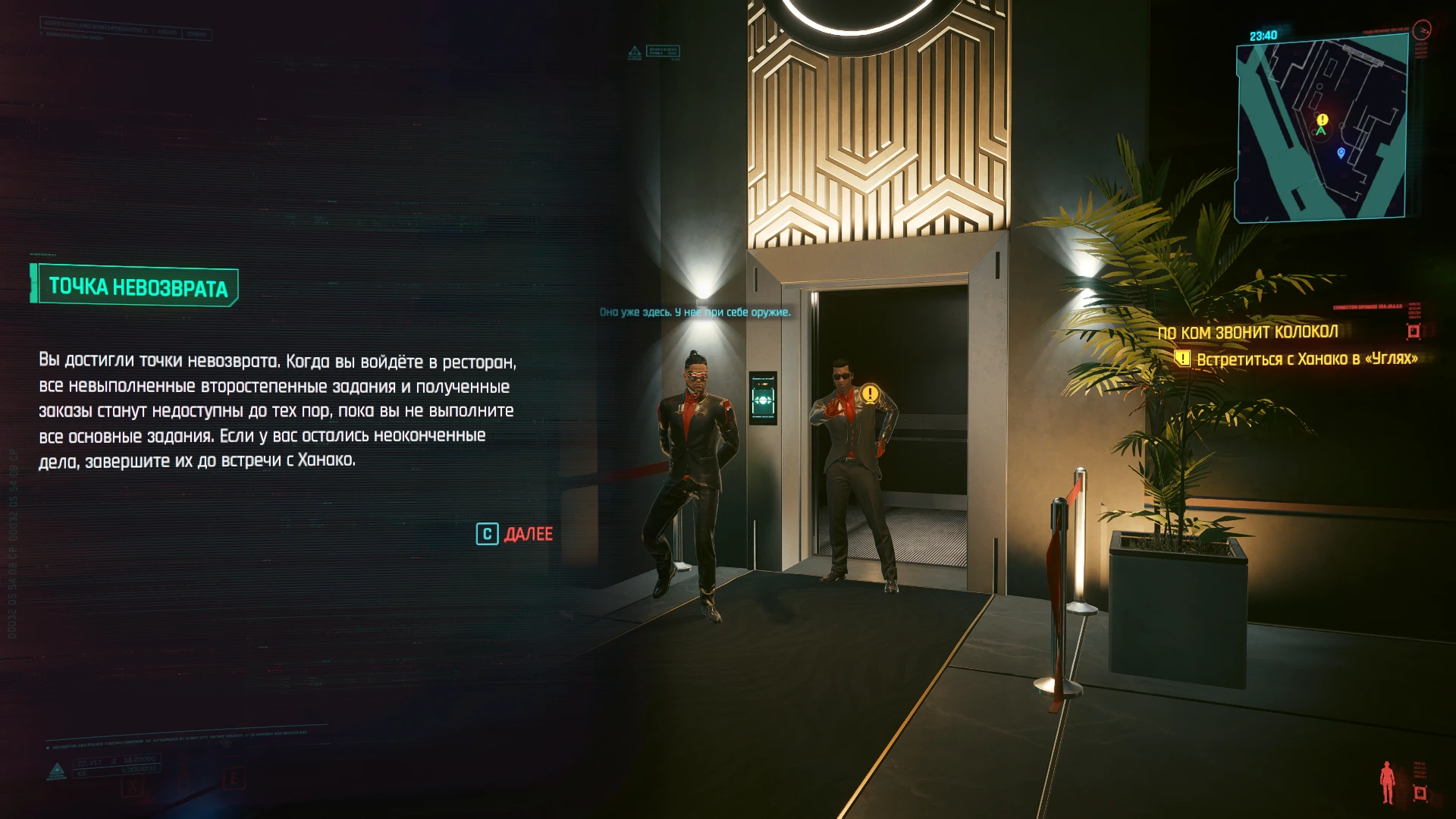Click the X keybind prompt at the bottom
This screenshot has width=1456, height=819.
pyautogui.click(x=131, y=786)
